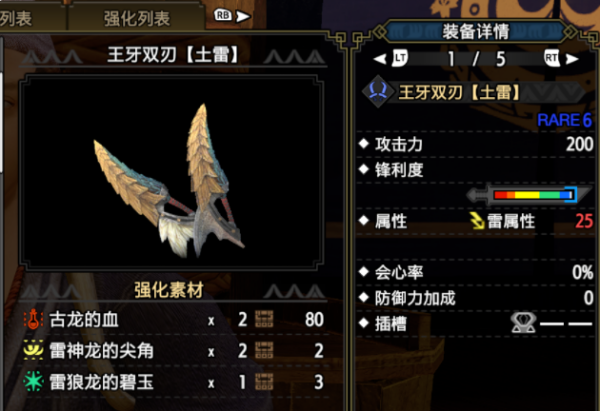The height and width of the screenshot is (411, 600).
Task: Switch to the 强化列表 tab
Action: [137, 17]
